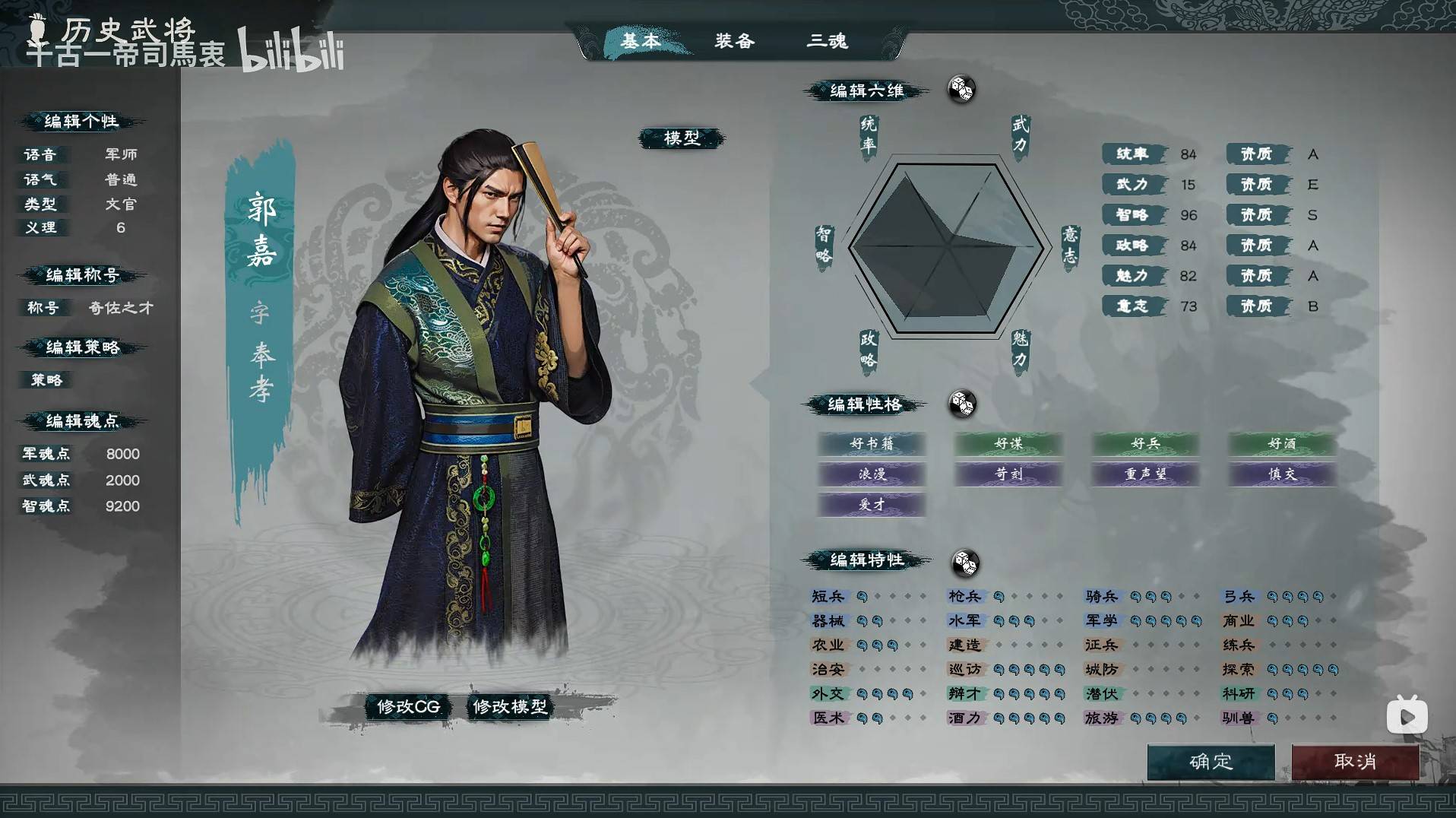The image size is (1456, 818).
Task: Toggle the 浪漫 personality trait
Action: coord(872,474)
